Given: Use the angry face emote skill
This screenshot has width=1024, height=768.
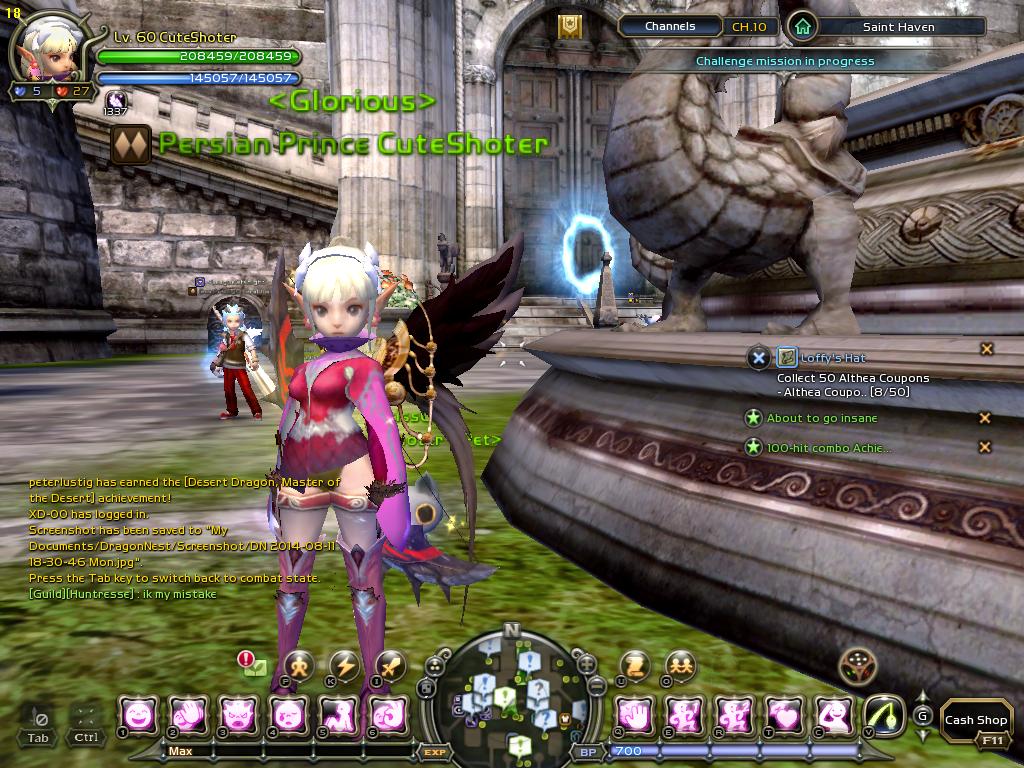Looking at the screenshot, I should pyautogui.click(x=238, y=715).
